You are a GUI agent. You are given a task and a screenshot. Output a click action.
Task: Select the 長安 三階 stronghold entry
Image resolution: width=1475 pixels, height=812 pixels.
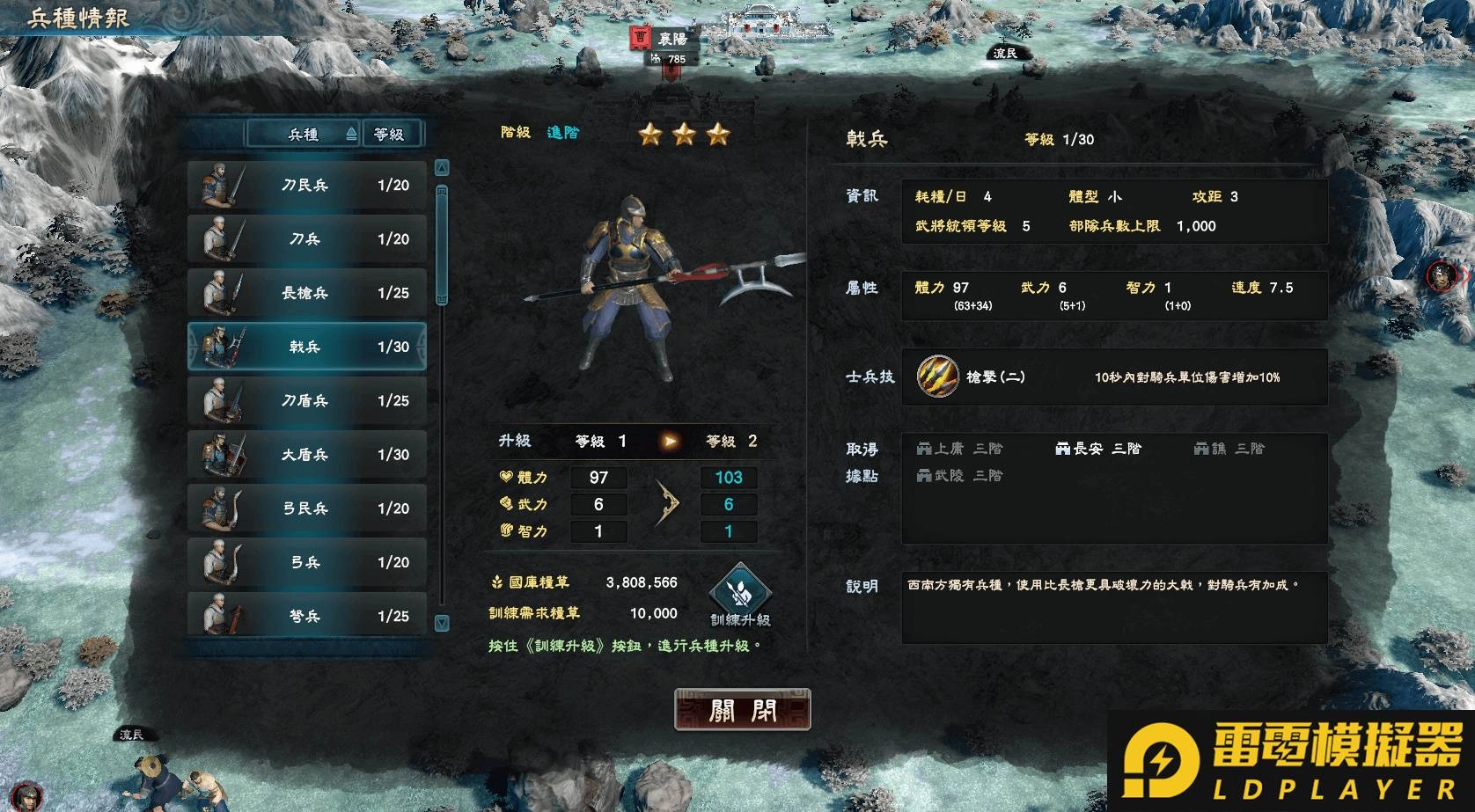(1097, 449)
